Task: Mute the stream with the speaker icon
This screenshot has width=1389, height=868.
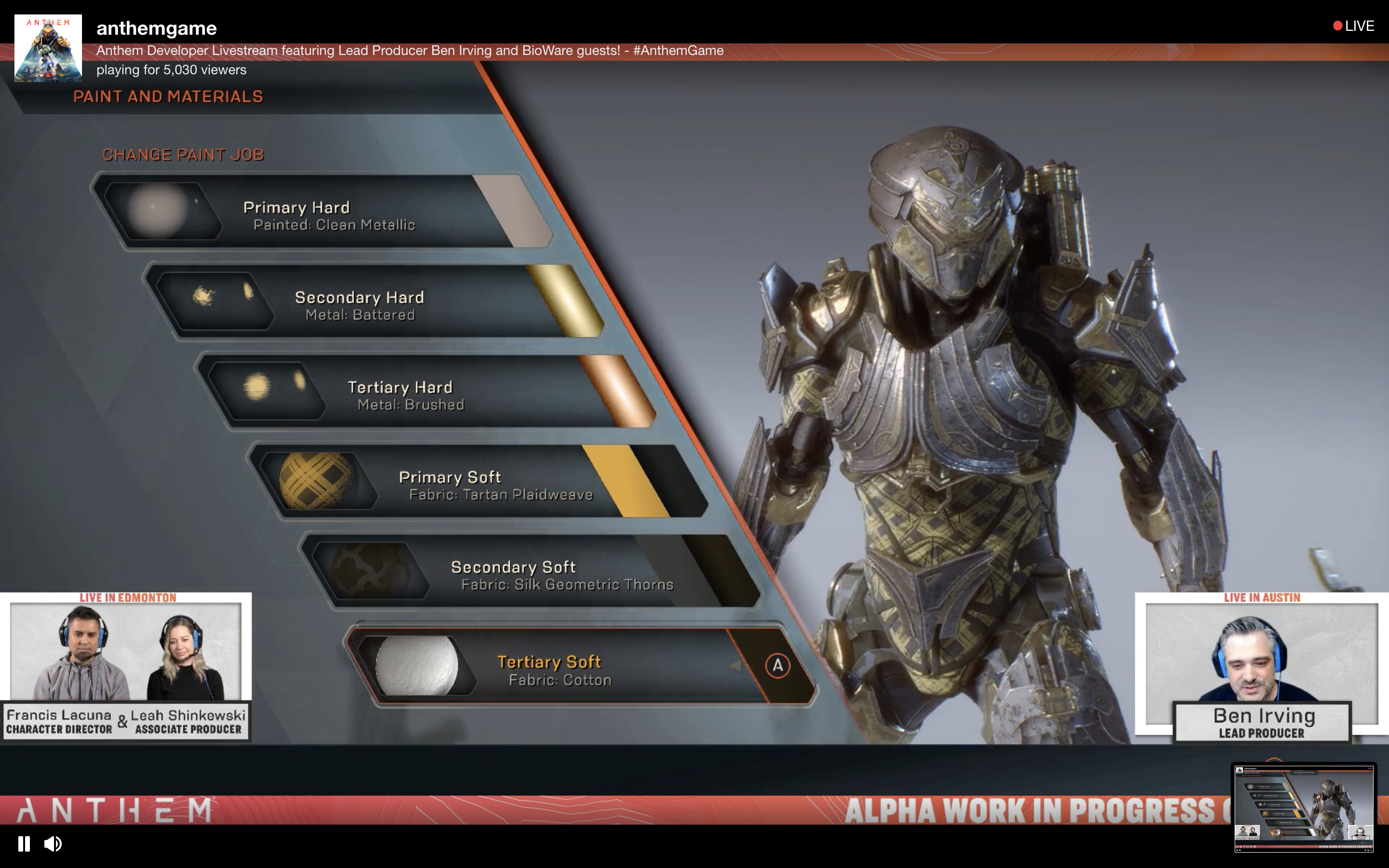Action: point(53,843)
